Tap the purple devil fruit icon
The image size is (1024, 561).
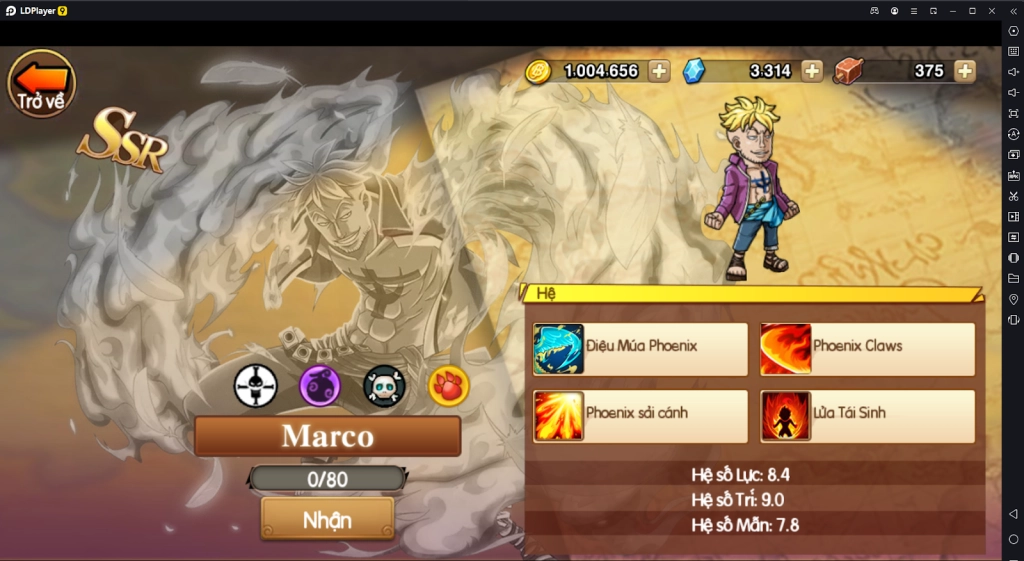point(320,386)
